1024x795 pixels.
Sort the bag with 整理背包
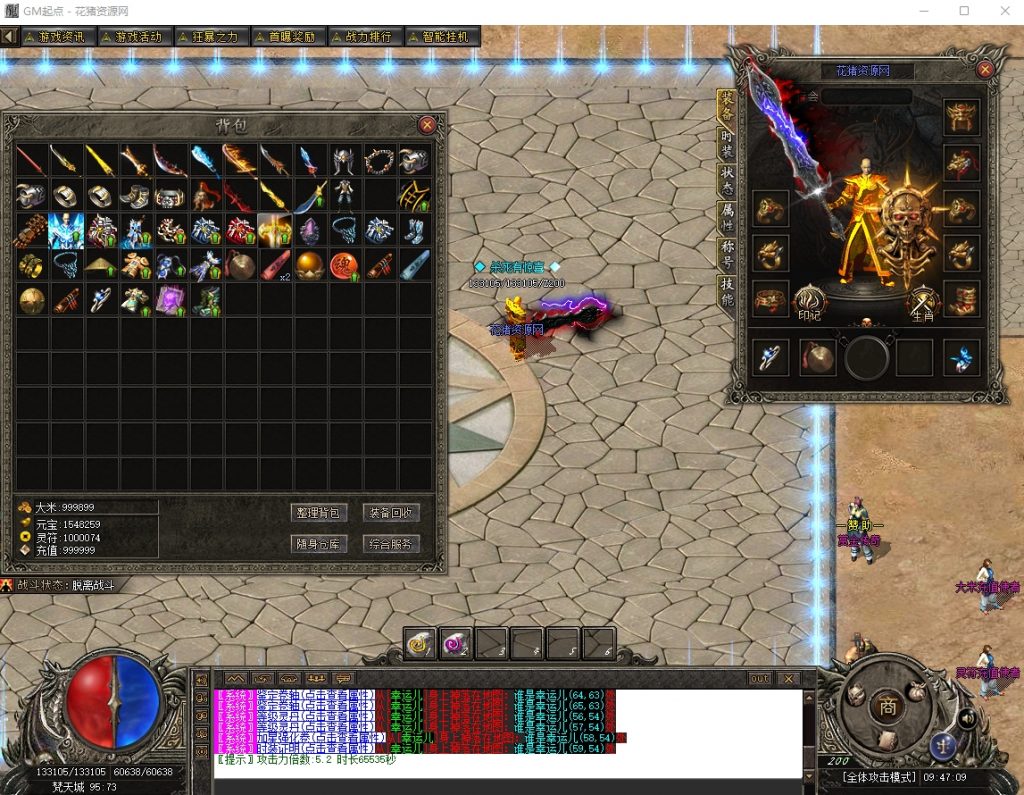coord(319,513)
